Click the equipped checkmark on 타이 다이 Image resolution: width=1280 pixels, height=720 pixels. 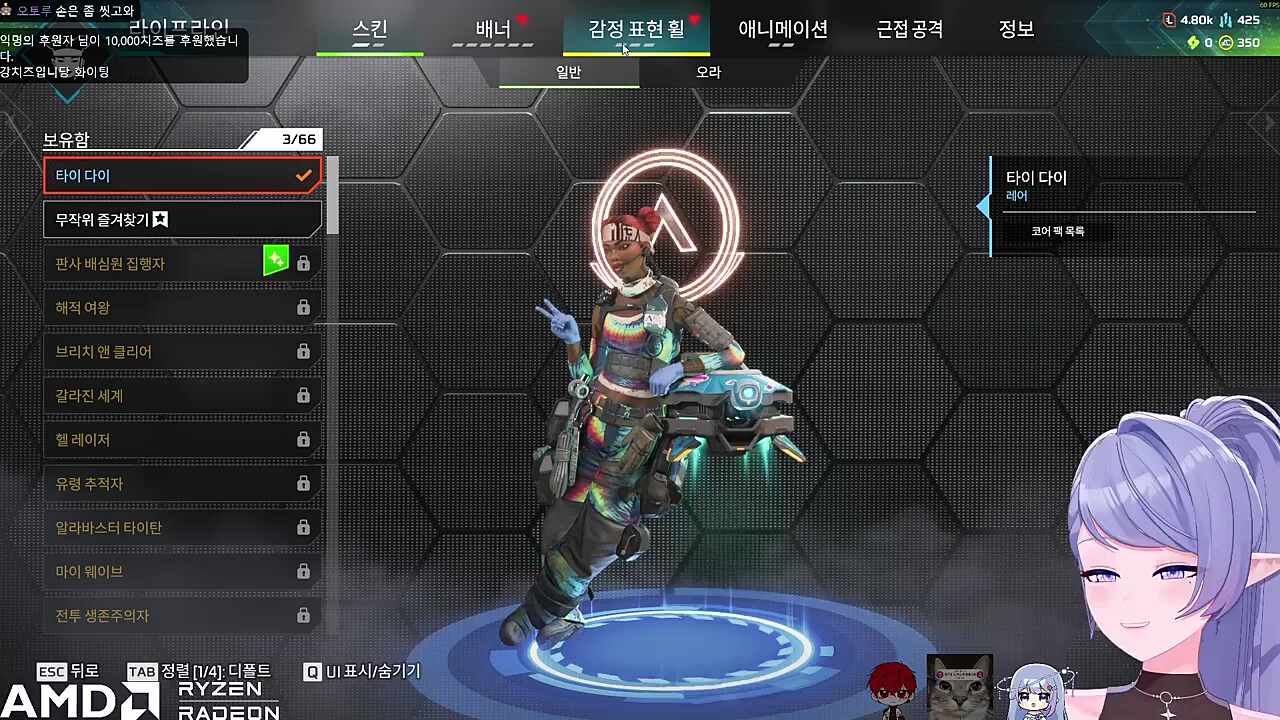pyautogui.click(x=304, y=175)
